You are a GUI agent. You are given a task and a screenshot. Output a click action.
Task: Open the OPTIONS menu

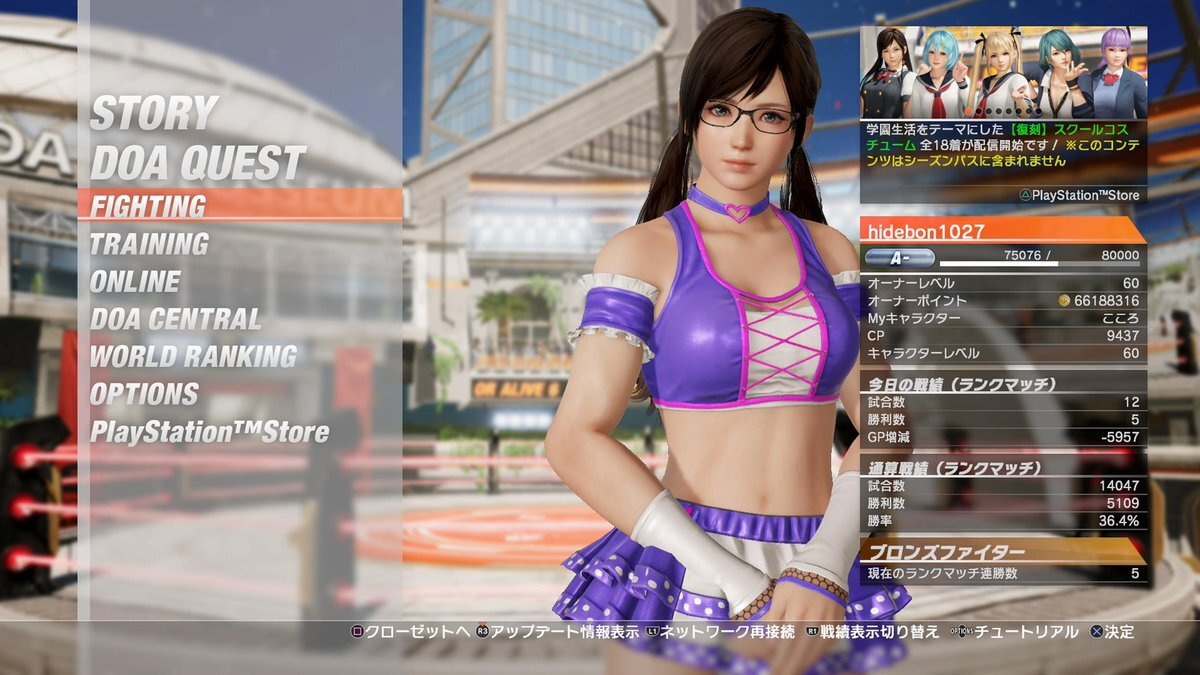(144, 394)
